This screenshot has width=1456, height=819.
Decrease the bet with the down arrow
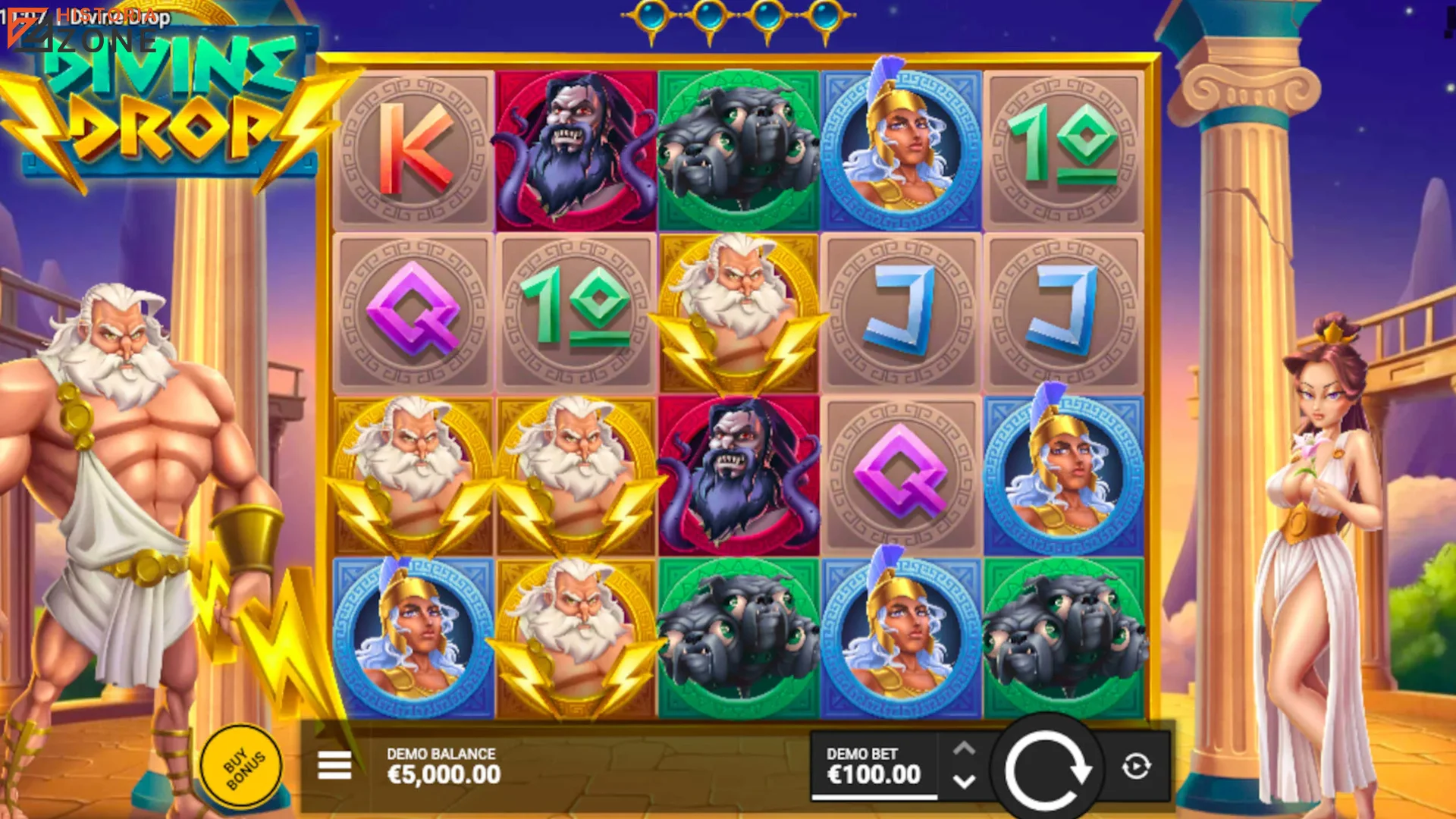pos(965,782)
